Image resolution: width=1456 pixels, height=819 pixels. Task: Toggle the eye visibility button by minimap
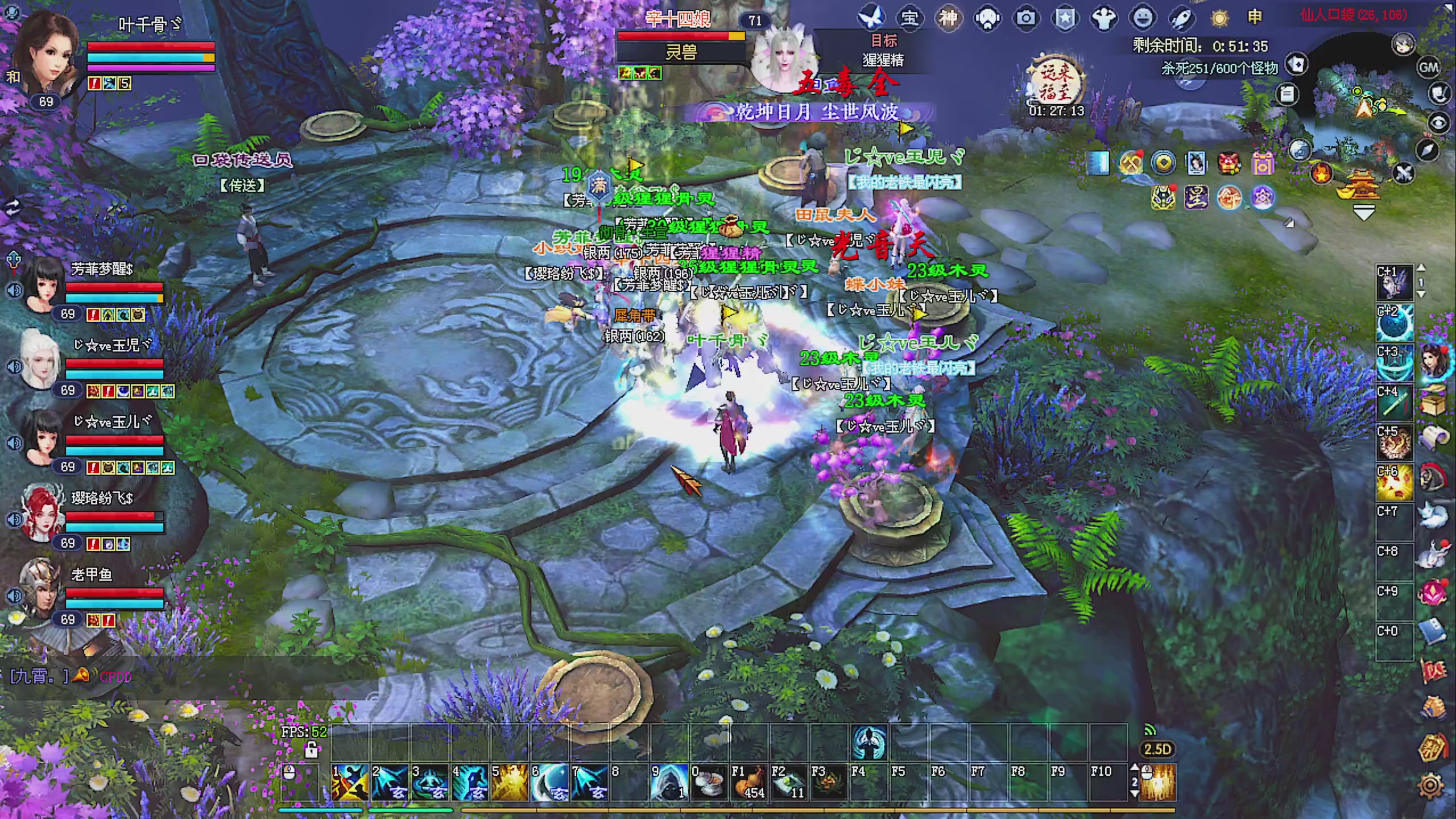[1439, 123]
